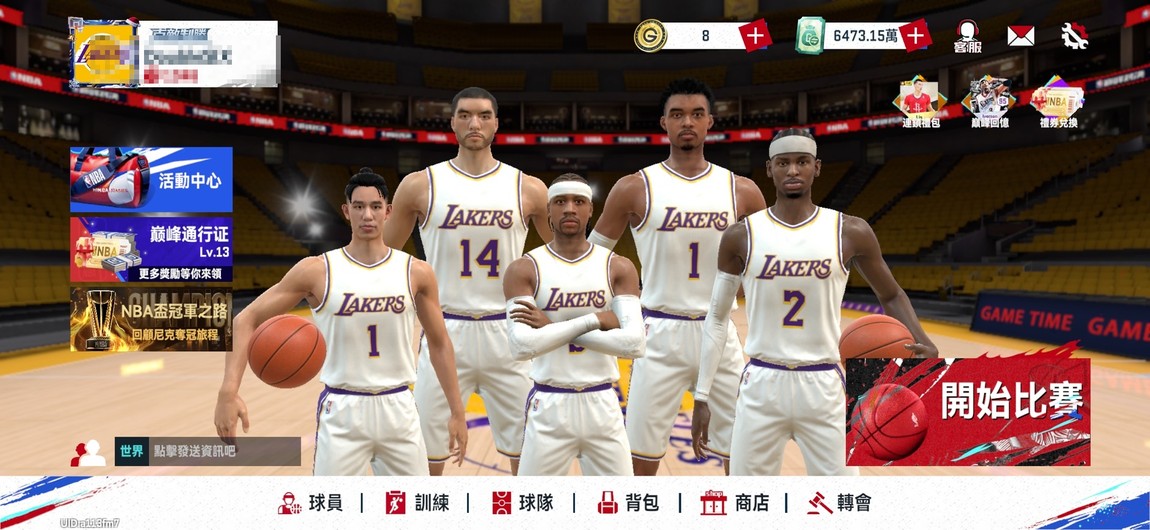1150x530 pixels.
Task: Open the mail envelope inbox
Action: (x=1020, y=36)
